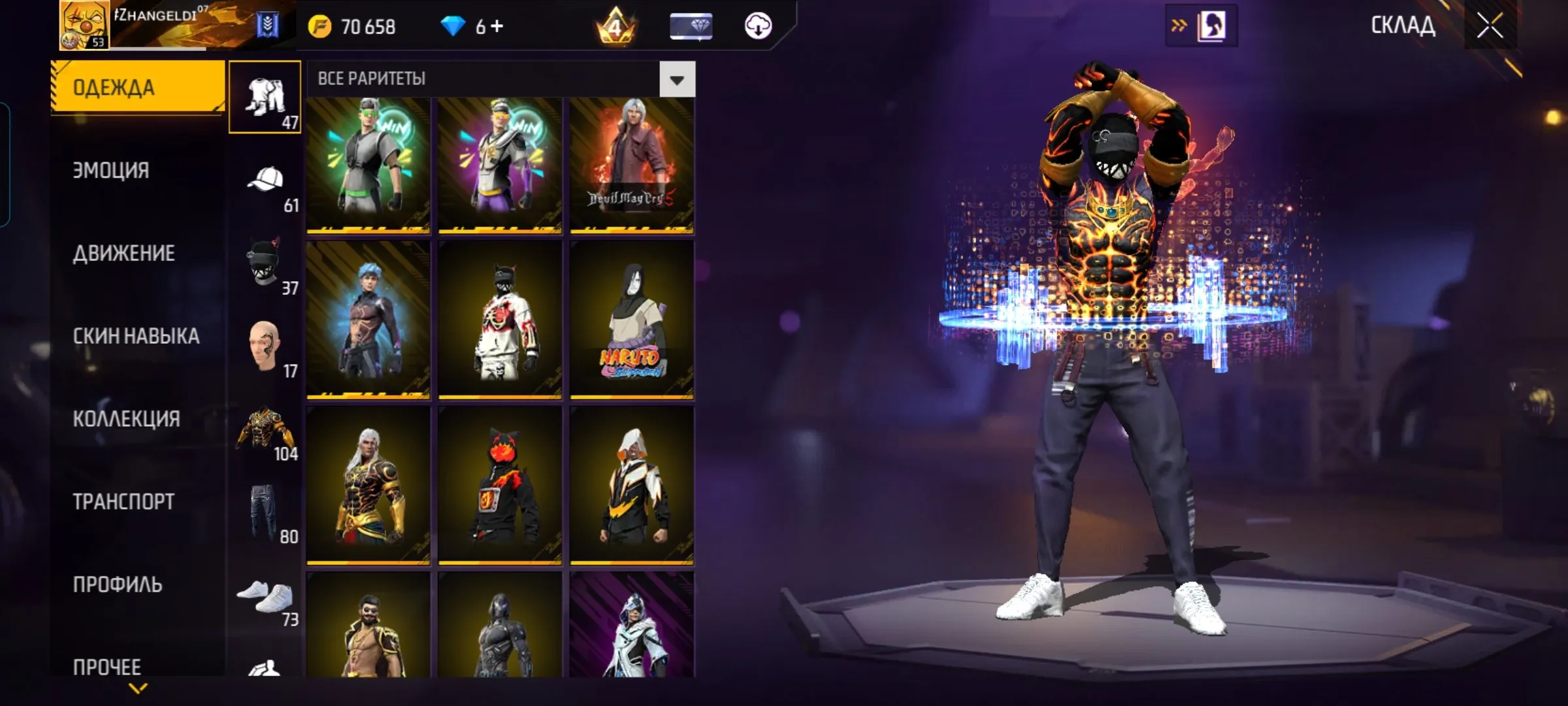Select the white sneakers shoes subcategory
Viewport: 1568px width, 706px height.
pyautogui.click(x=266, y=596)
